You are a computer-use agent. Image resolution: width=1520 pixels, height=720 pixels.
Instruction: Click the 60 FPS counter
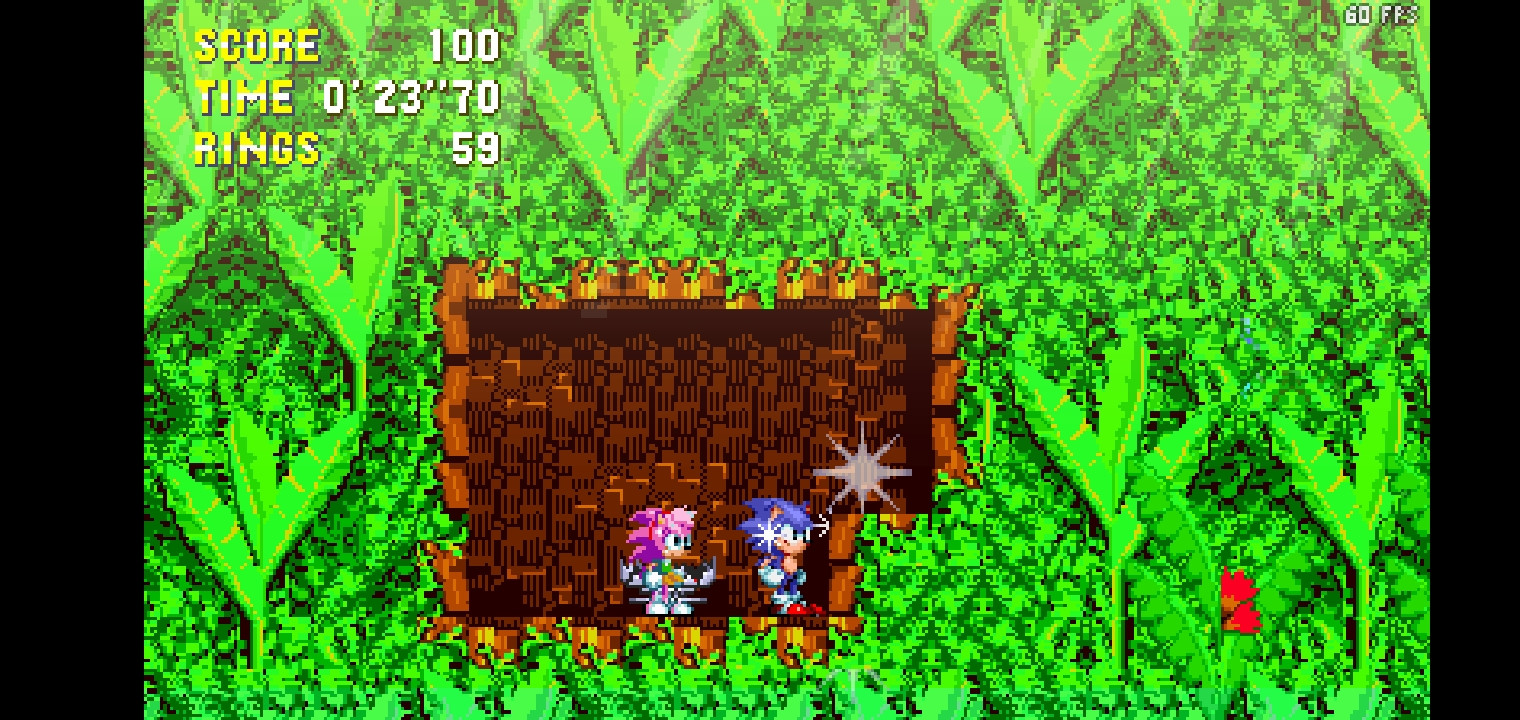[x=1380, y=14]
